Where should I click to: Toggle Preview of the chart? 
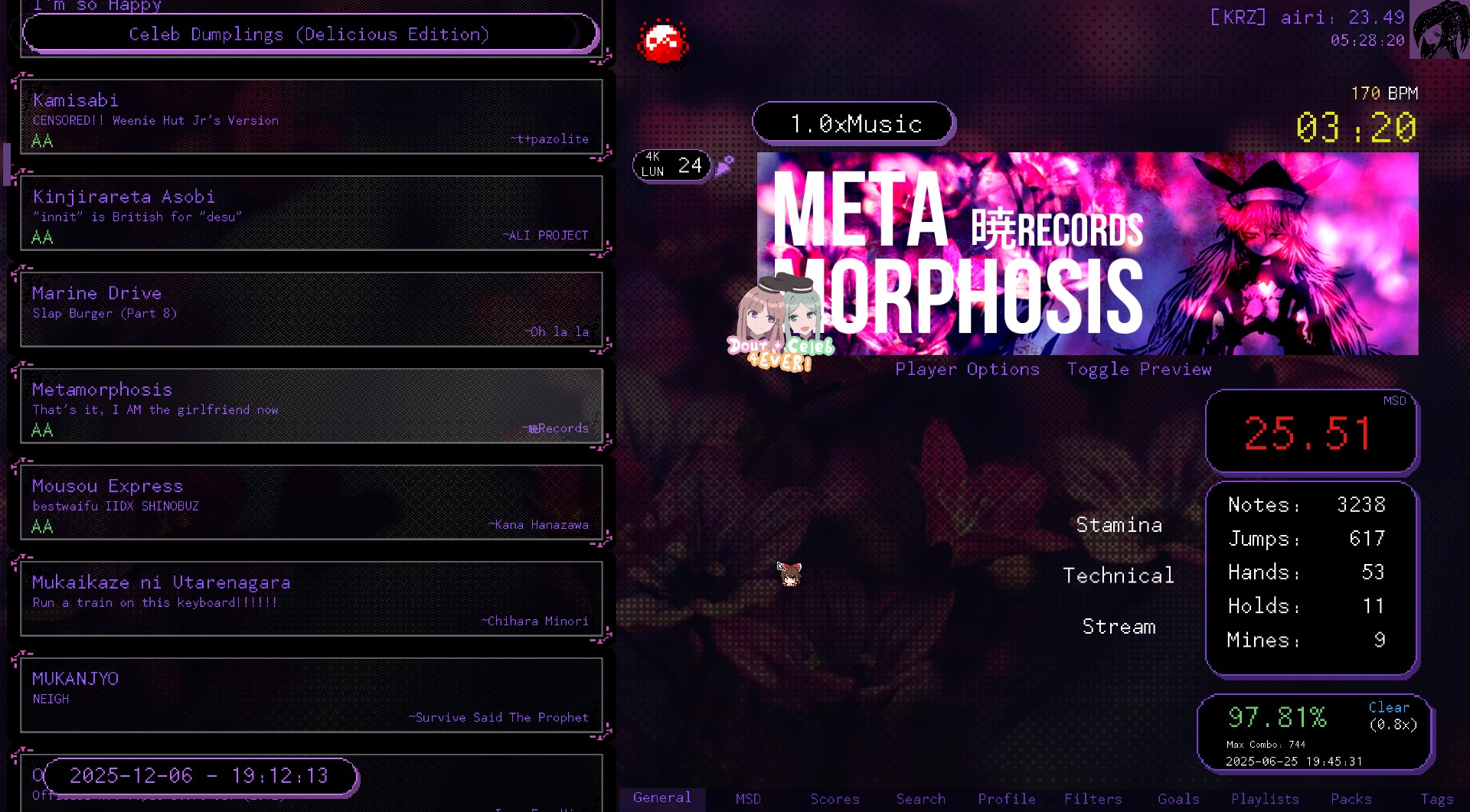pyautogui.click(x=1138, y=370)
